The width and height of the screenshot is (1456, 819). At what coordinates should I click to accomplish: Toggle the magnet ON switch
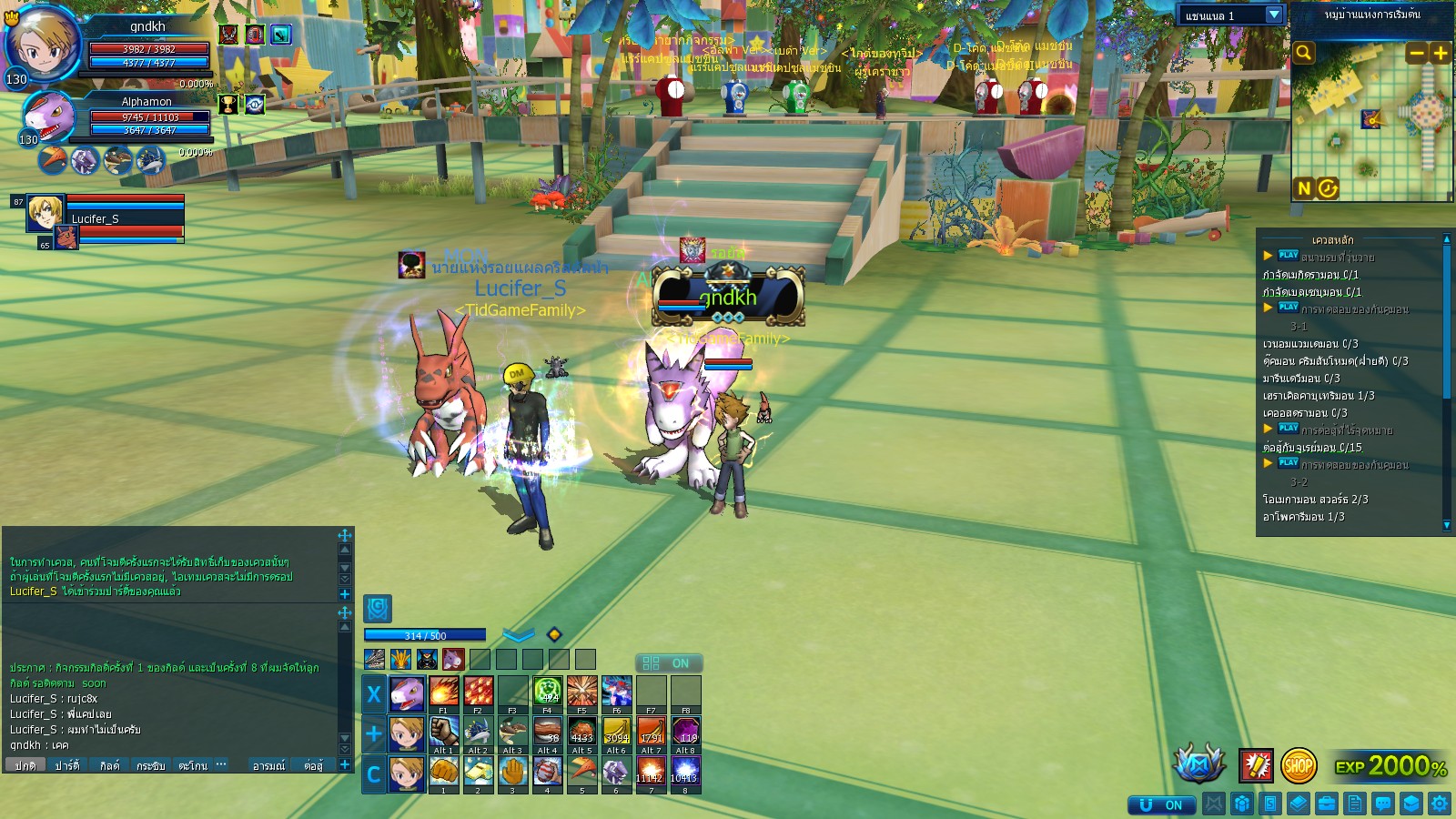coord(1160,804)
